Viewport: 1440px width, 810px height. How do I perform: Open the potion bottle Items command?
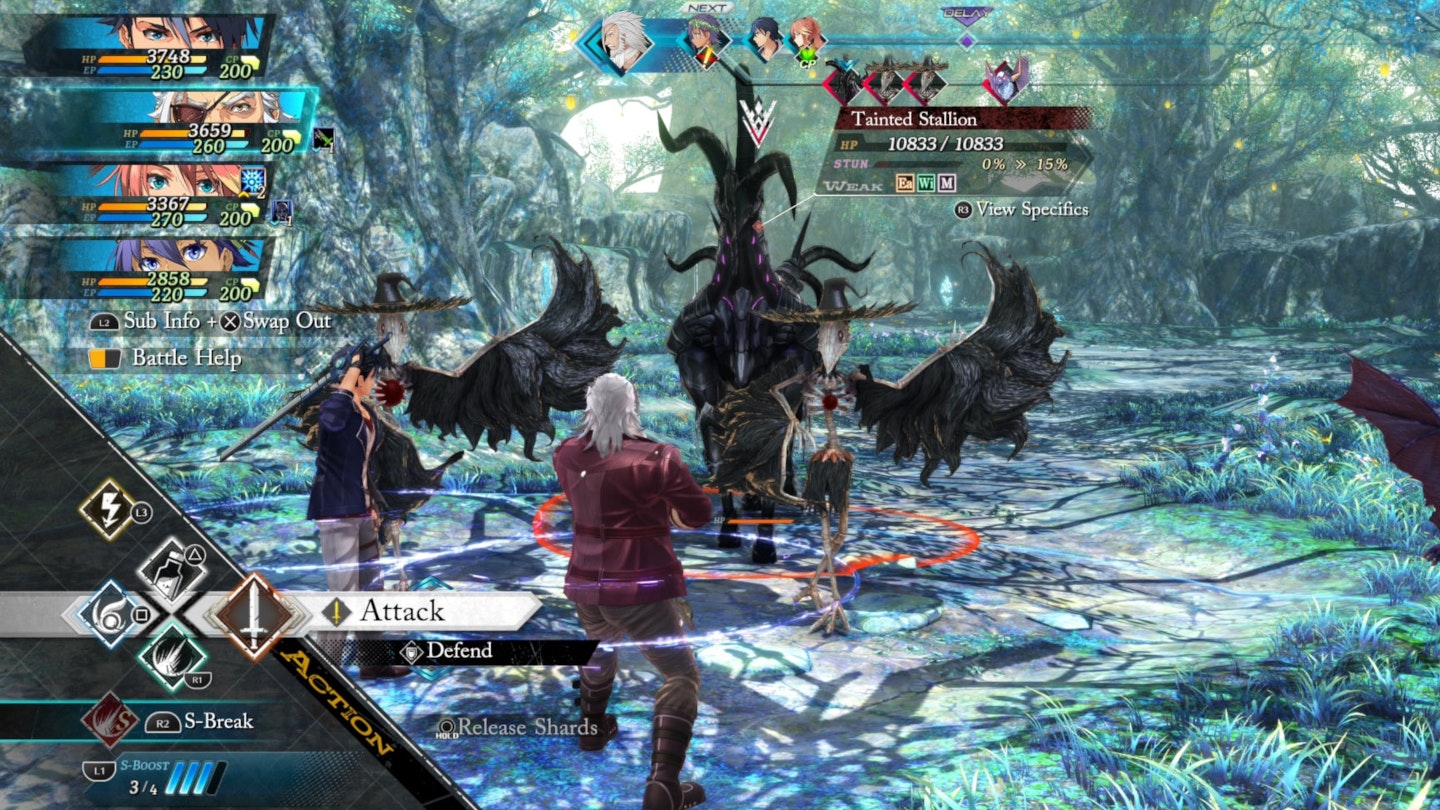(x=171, y=569)
